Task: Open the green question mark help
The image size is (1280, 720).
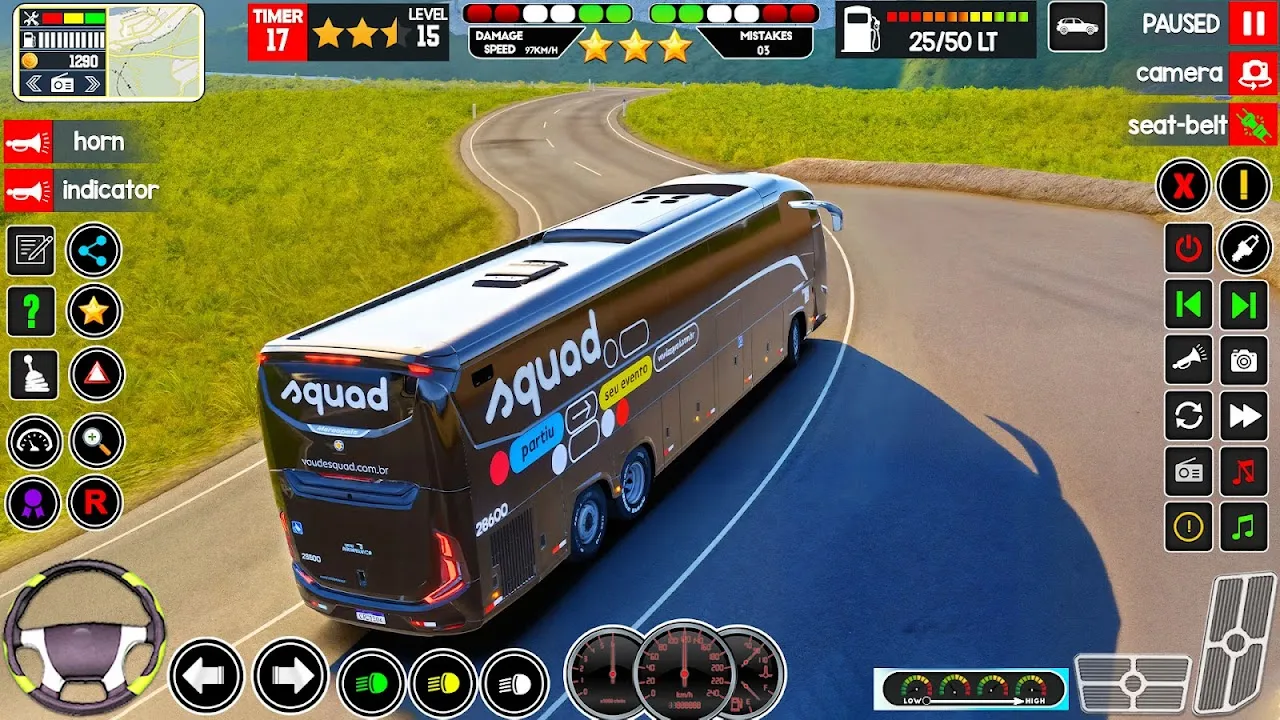Action: tap(32, 312)
